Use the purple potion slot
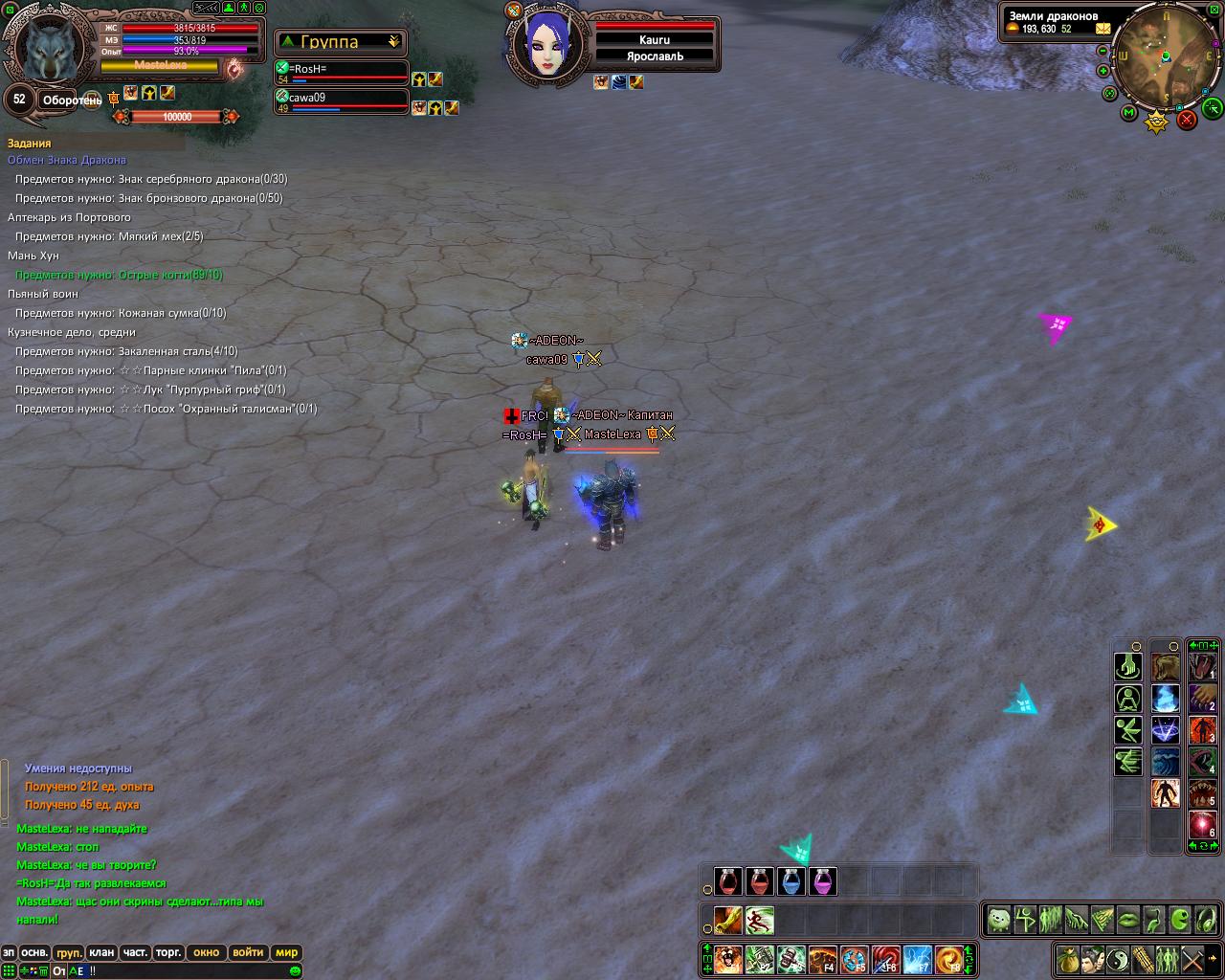This screenshot has height=980, width=1225. tap(822, 880)
